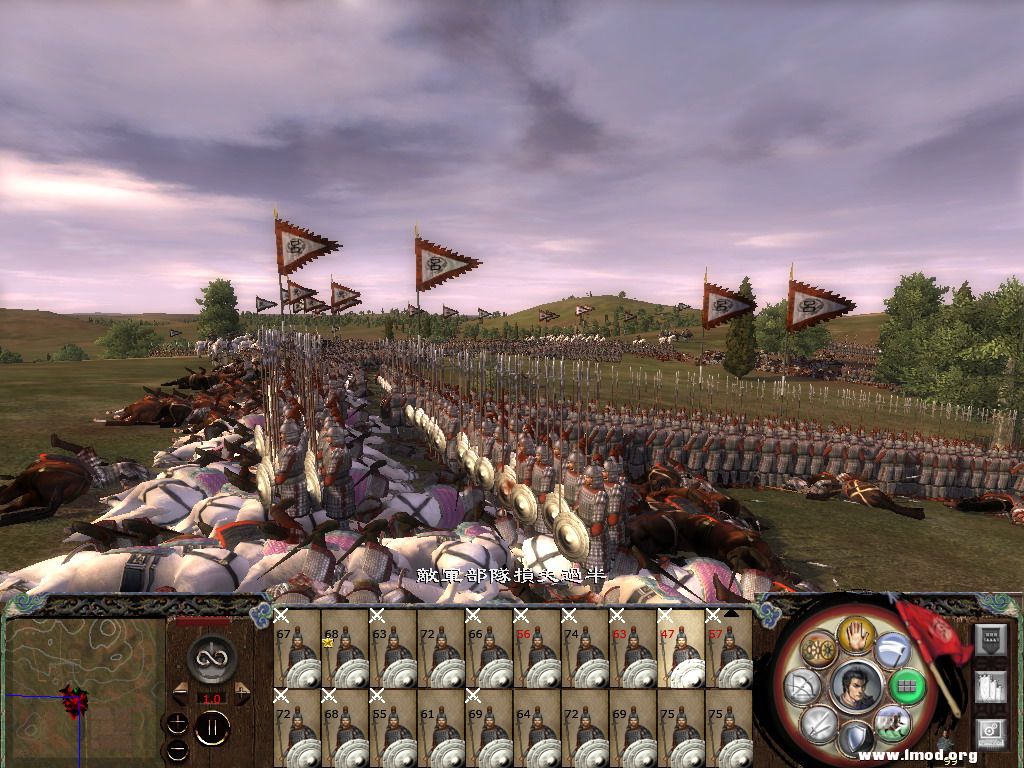Zoom out on the minimap
1024x768 pixels.
[177, 748]
